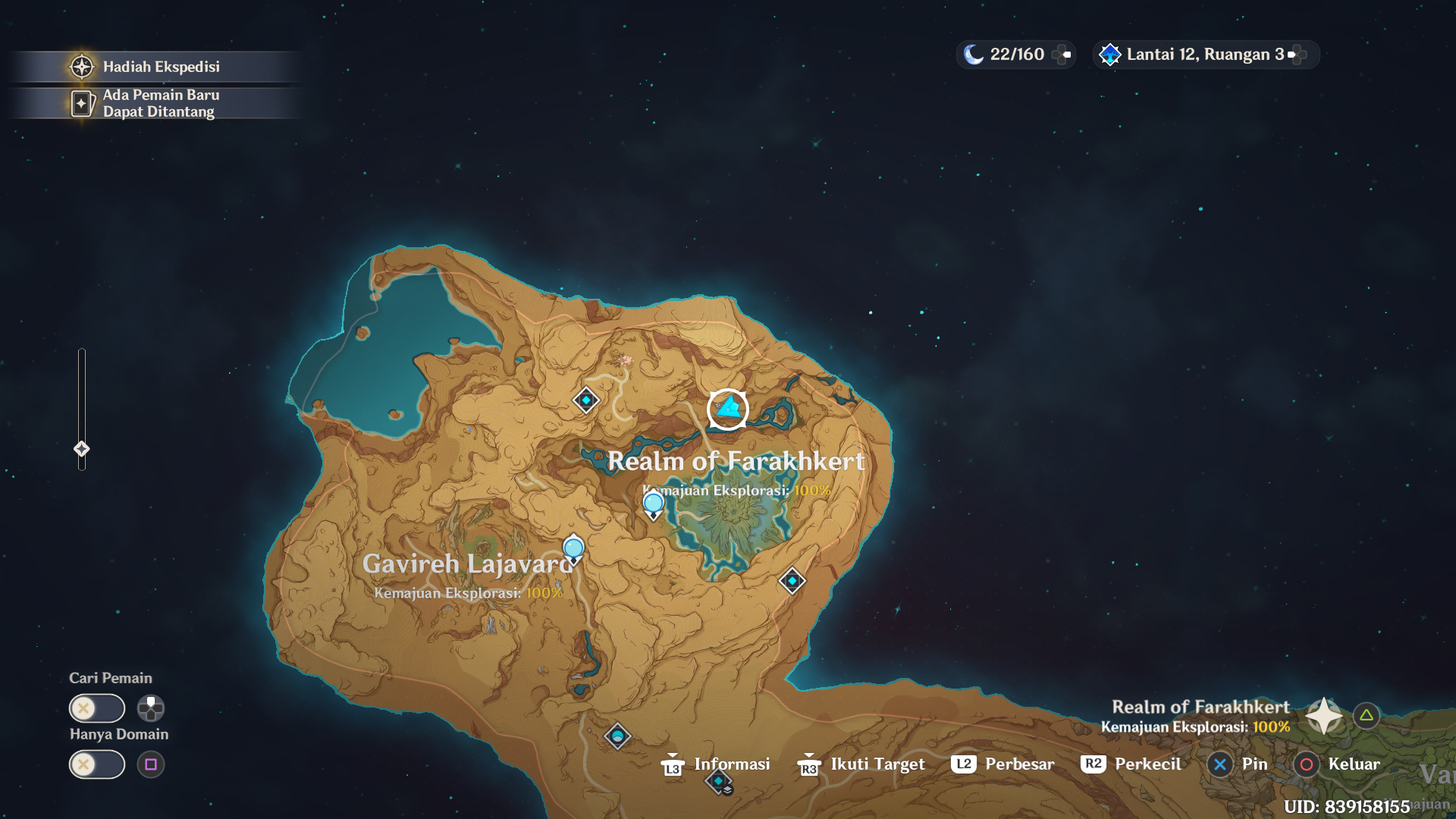The height and width of the screenshot is (819, 1456).
Task: Click the domain icon southeast of the oasis
Action: click(x=791, y=580)
